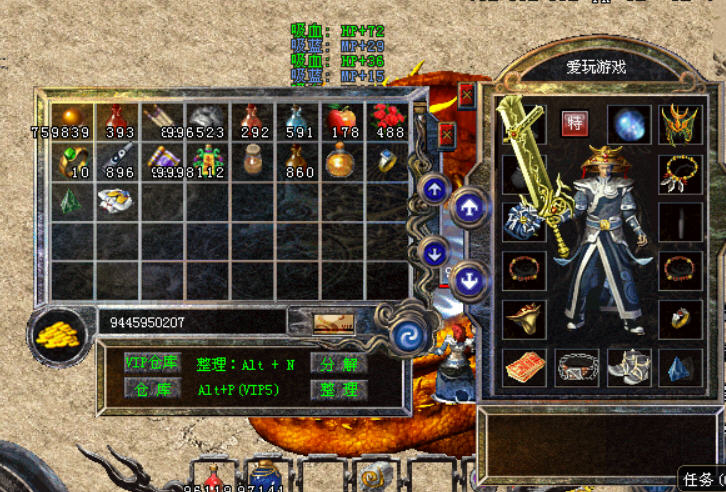Choose the round orange potion flask
This screenshot has height=492, width=726.
(342, 160)
